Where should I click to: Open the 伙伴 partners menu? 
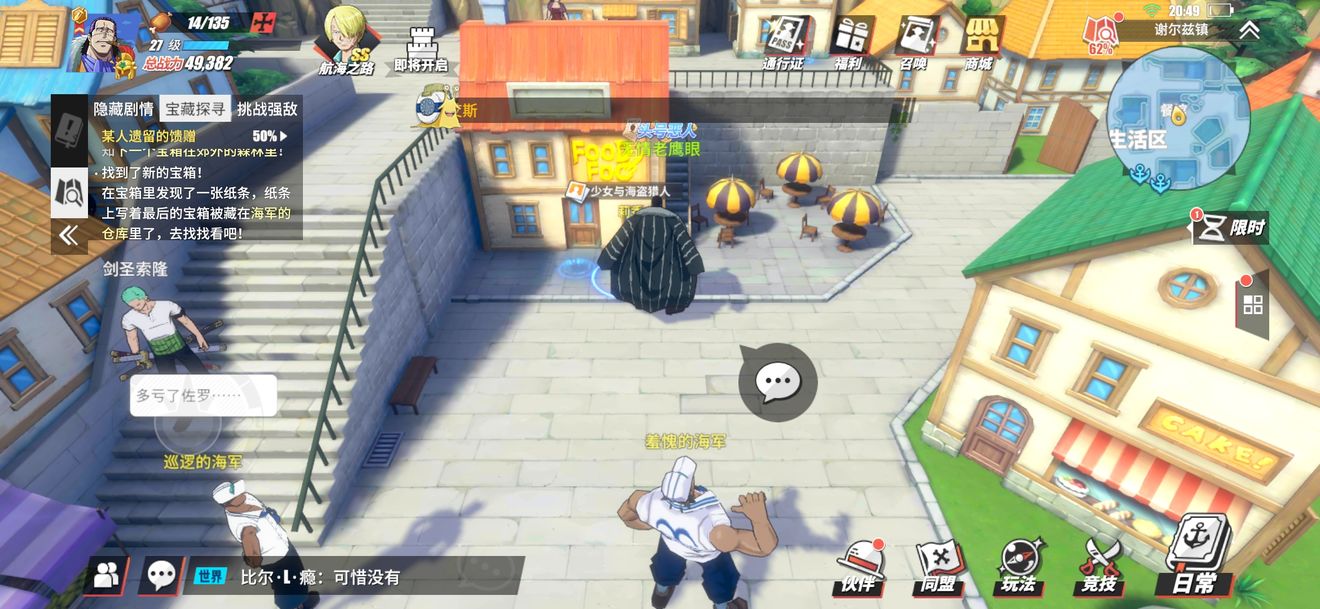point(859,567)
